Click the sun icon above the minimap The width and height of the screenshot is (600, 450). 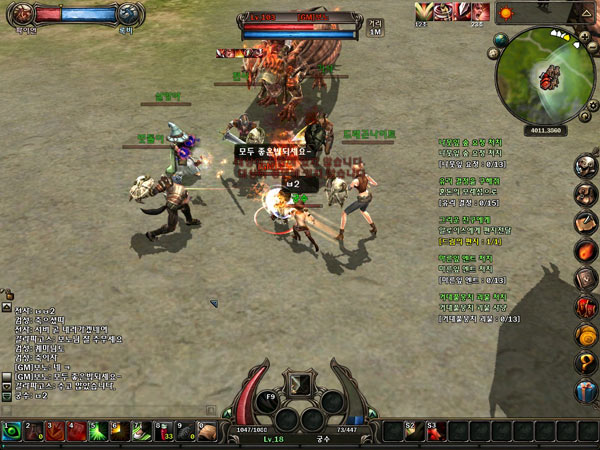(x=505, y=14)
